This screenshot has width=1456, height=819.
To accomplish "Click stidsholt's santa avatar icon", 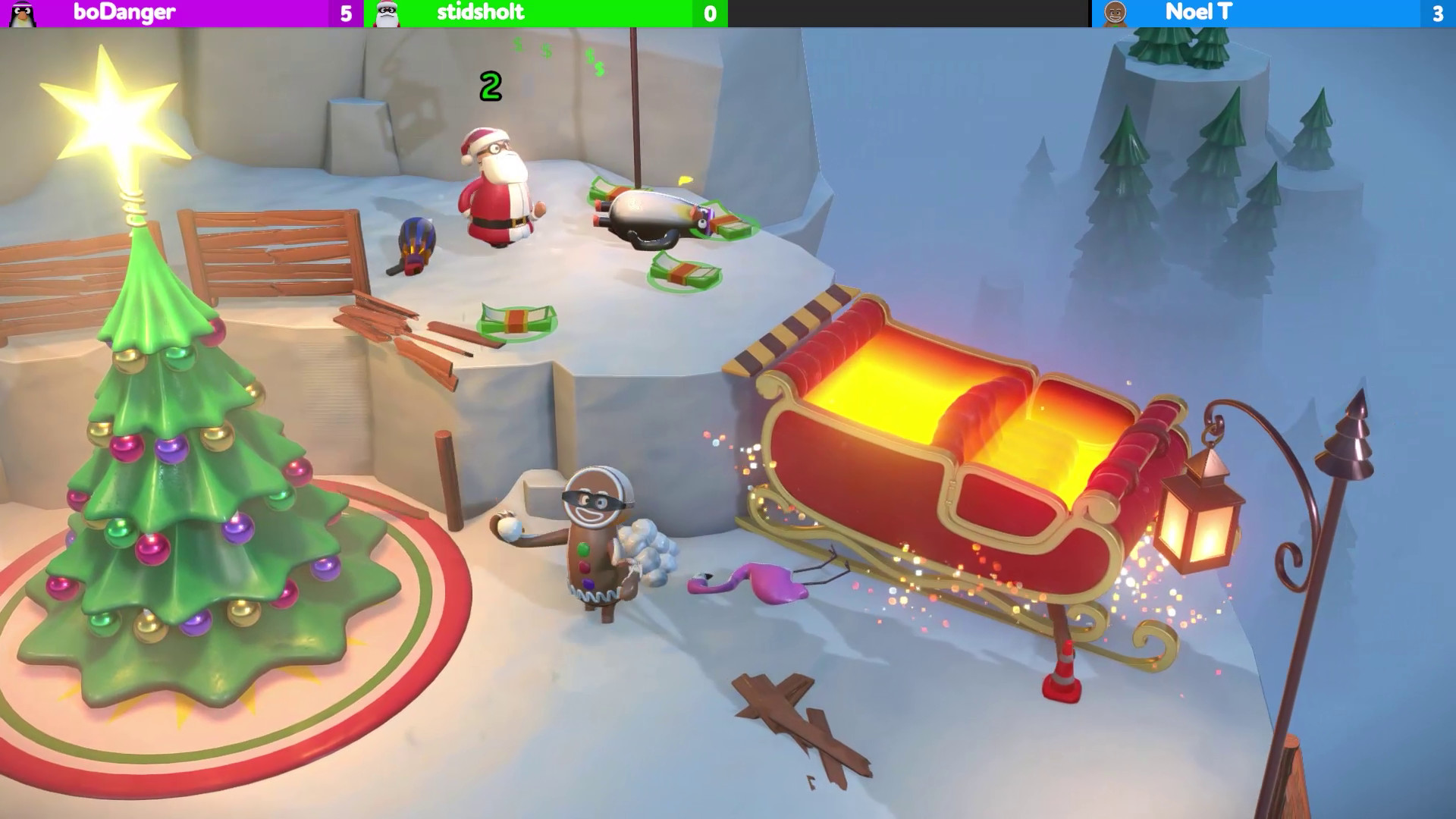I will 384,12.
